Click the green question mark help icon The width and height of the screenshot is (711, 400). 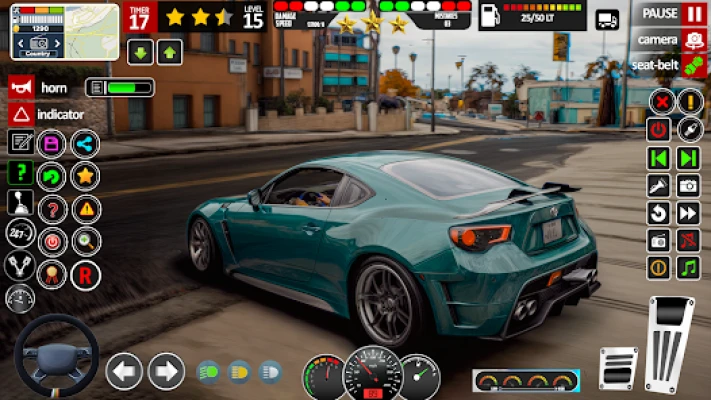click(x=20, y=172)
